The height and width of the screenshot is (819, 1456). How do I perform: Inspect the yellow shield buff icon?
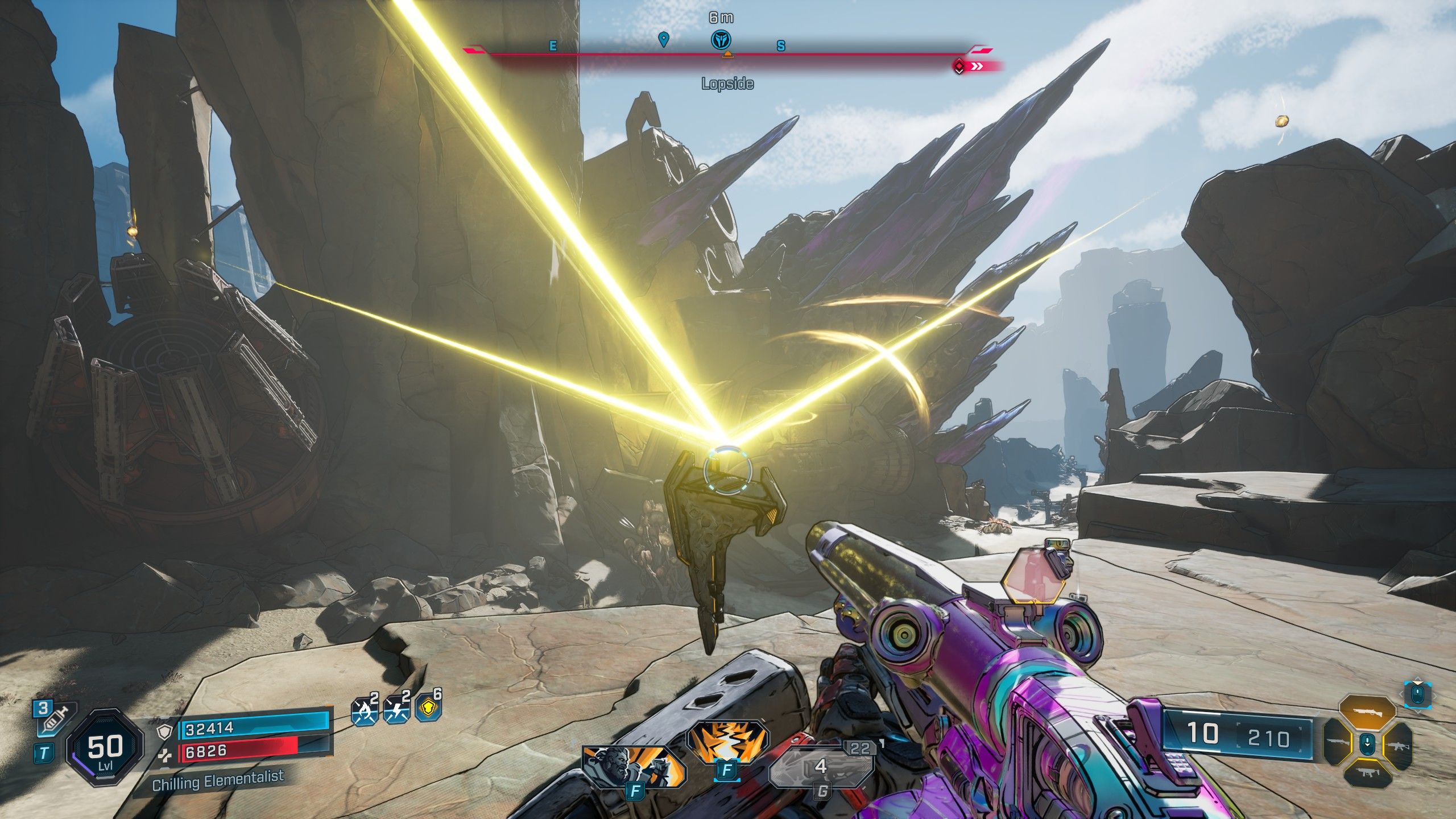tap(428, 709)
